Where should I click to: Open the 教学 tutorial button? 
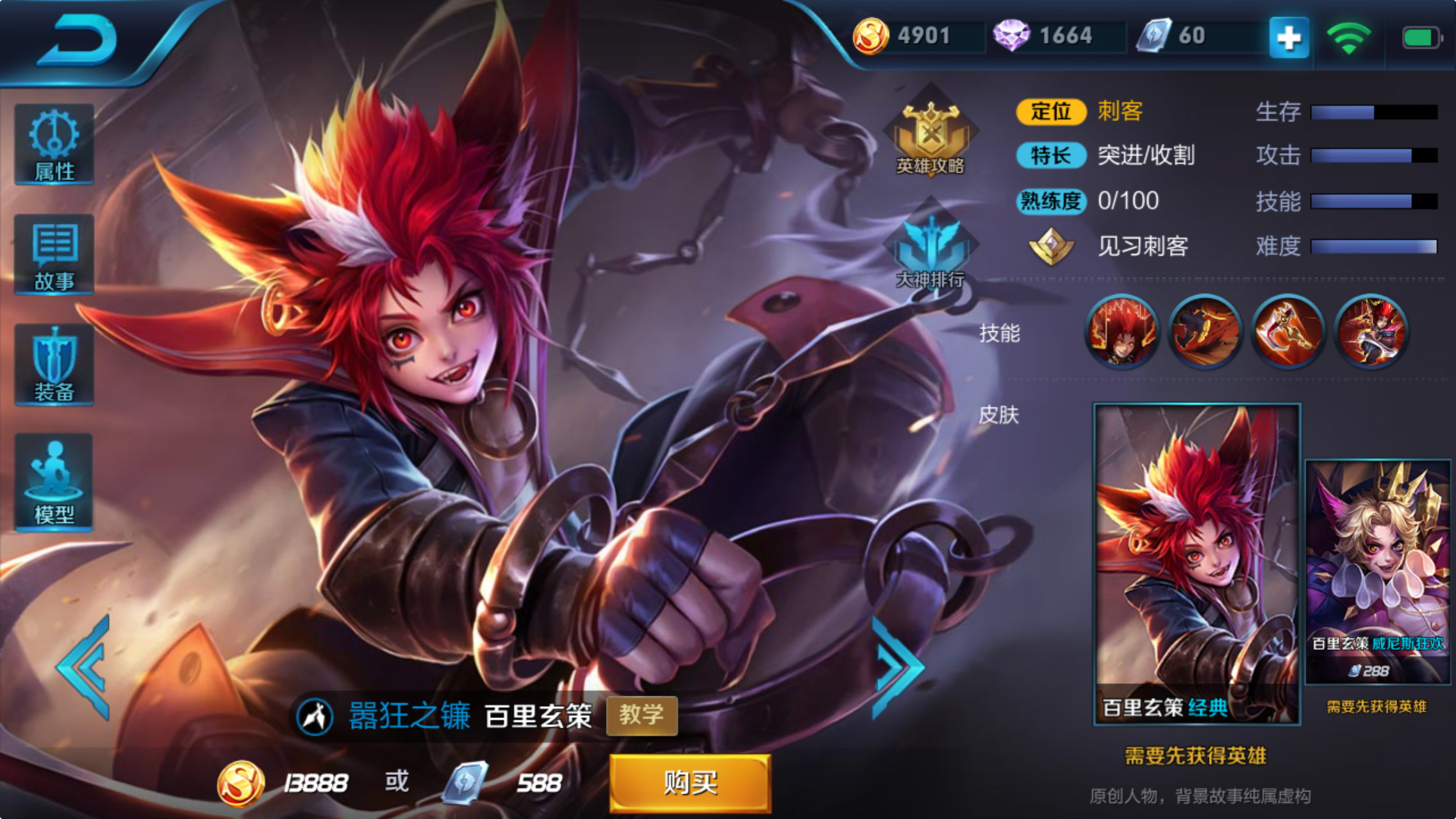642,715
